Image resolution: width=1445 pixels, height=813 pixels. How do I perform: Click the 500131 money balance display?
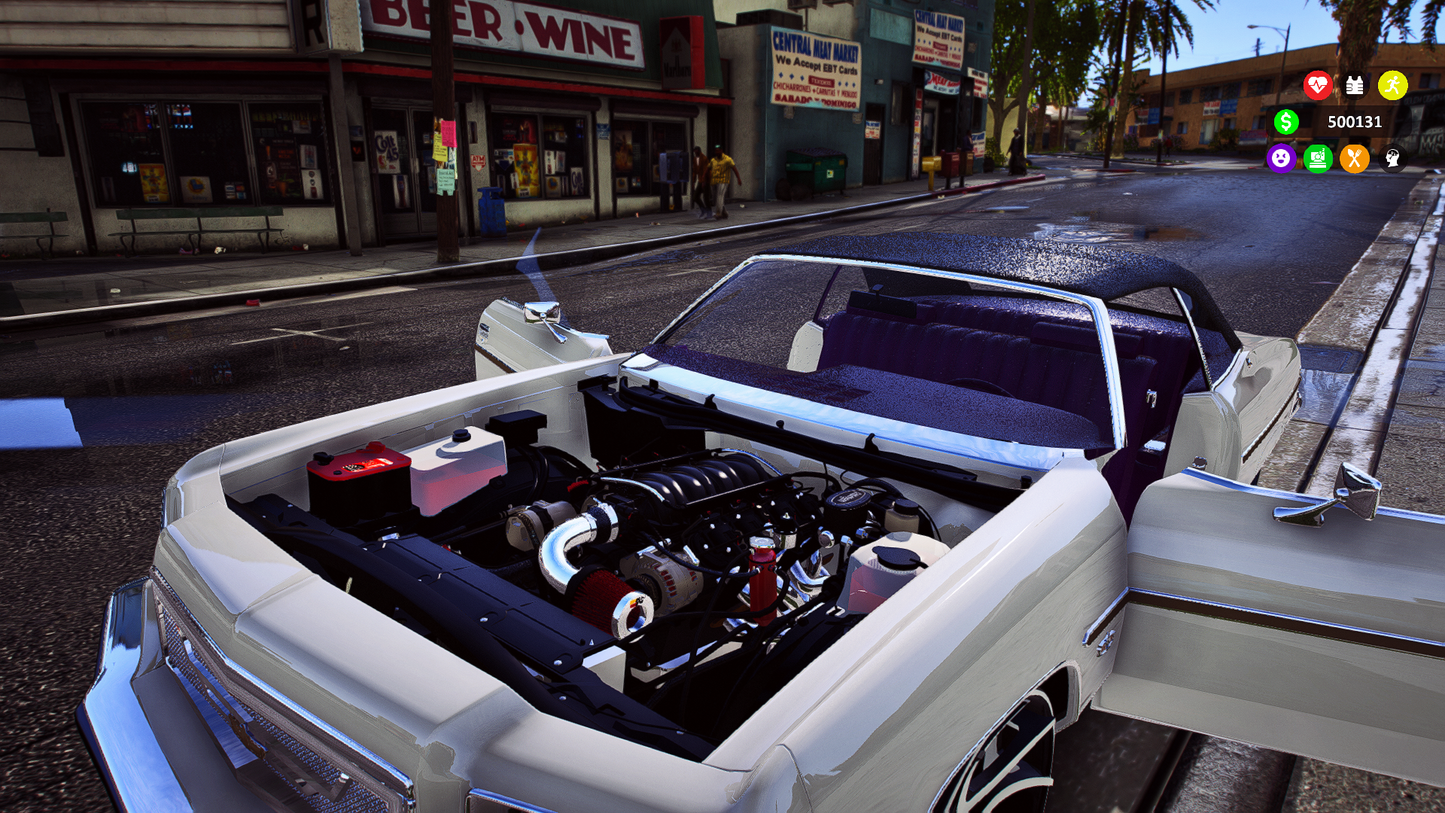click(1353, 122)
